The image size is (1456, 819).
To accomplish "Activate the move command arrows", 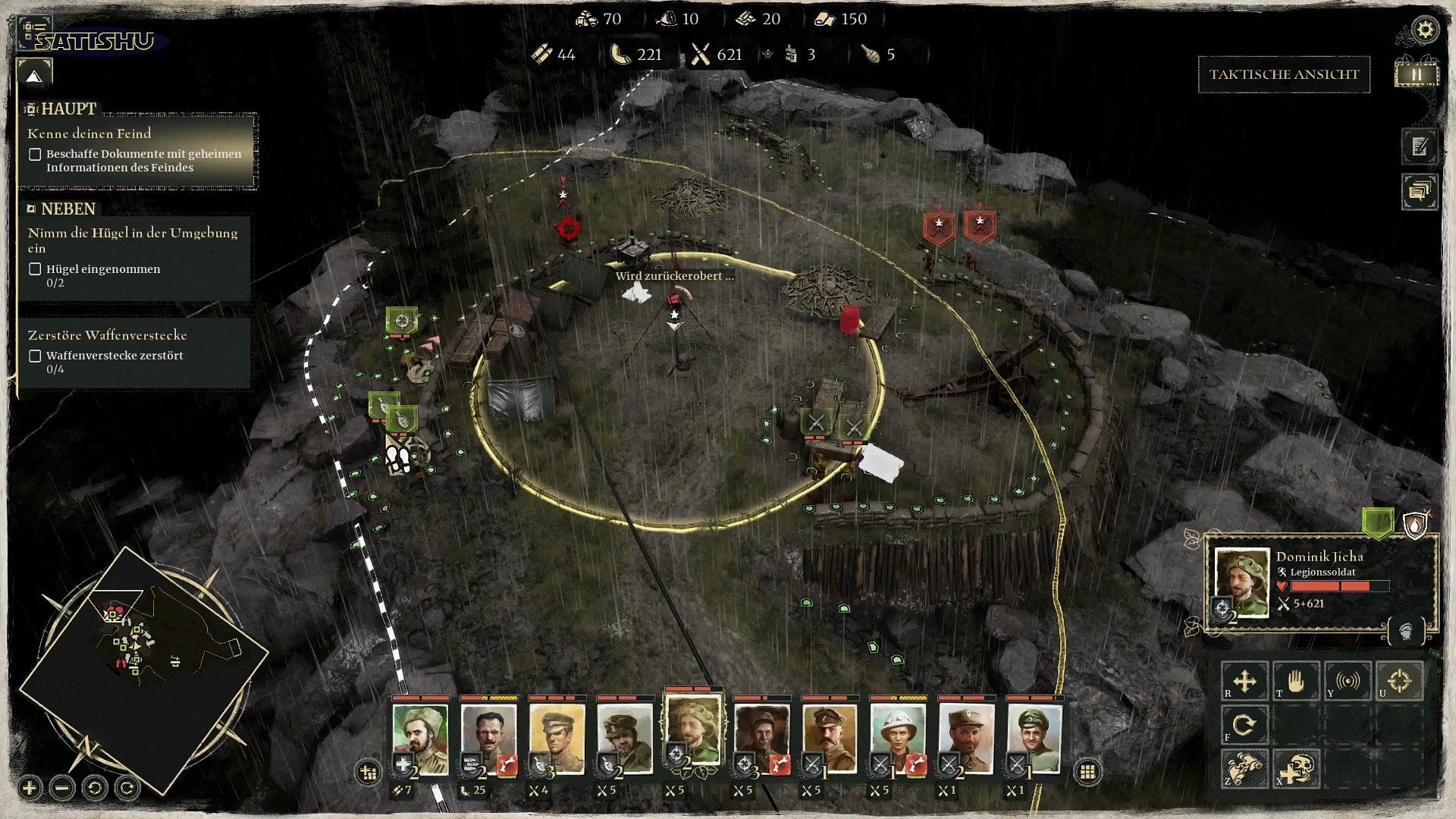I will (1244, 681).
